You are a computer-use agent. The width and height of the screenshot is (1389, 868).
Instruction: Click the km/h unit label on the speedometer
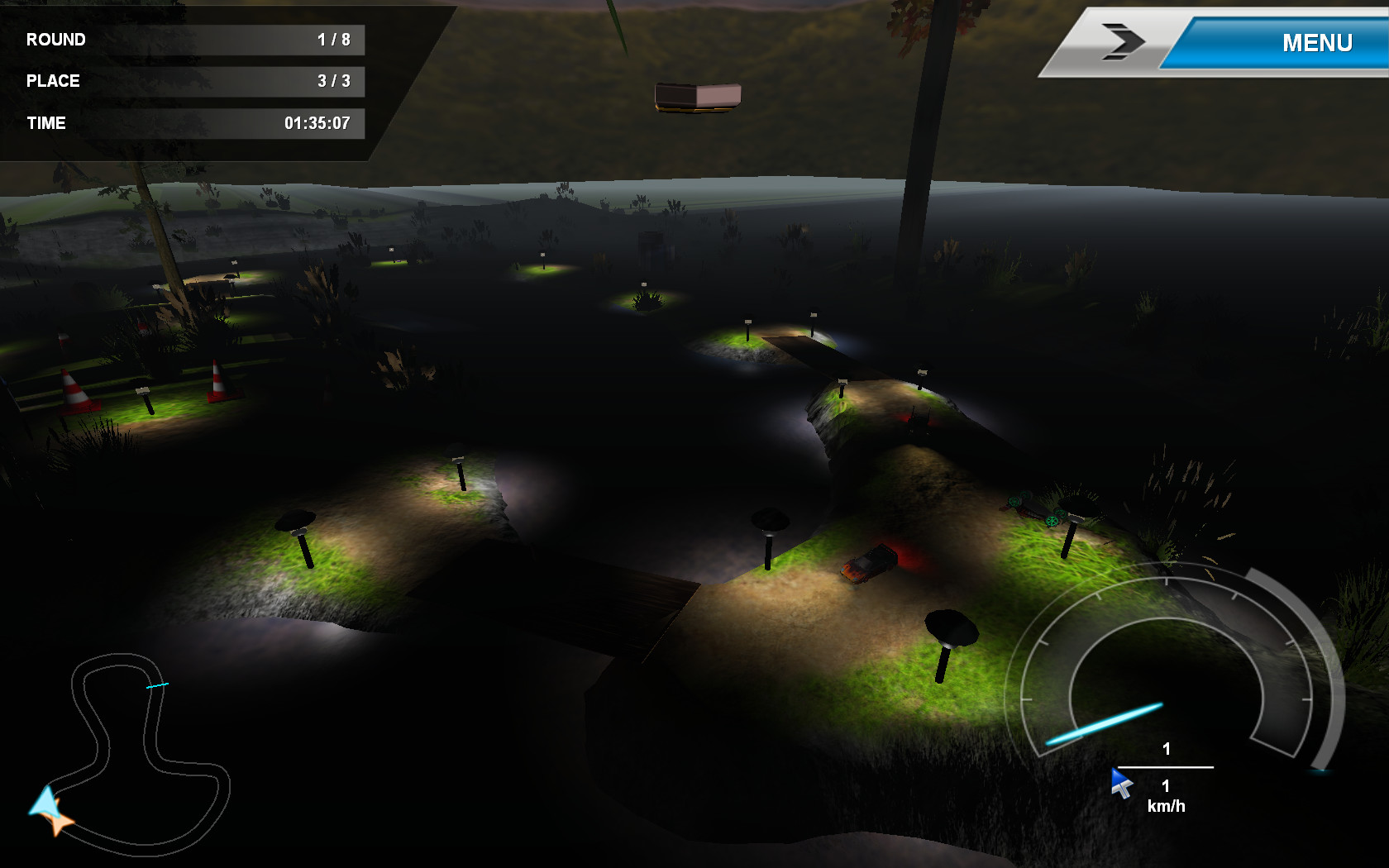1166,805
